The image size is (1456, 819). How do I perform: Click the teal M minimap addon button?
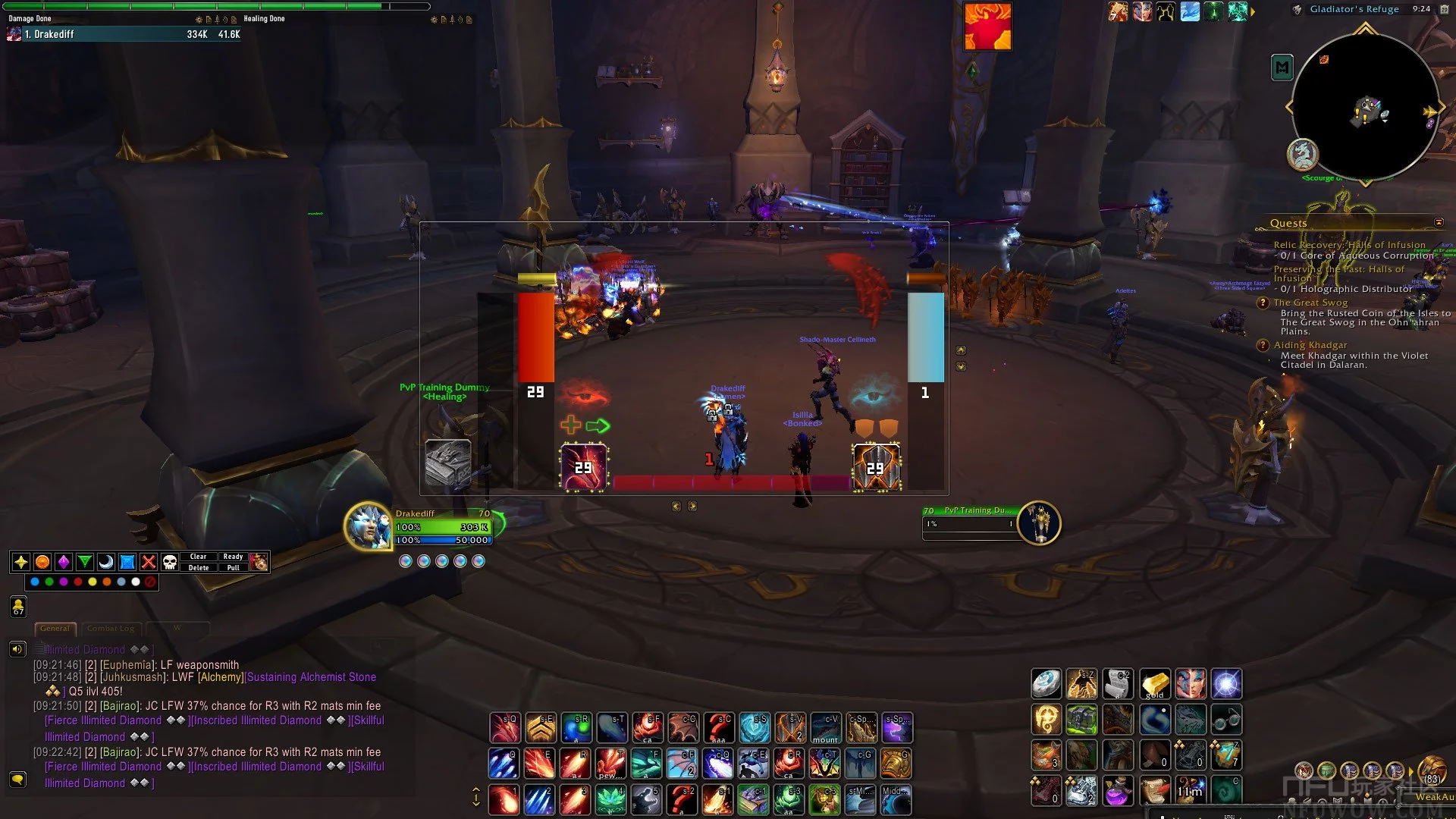point(1282,68)
